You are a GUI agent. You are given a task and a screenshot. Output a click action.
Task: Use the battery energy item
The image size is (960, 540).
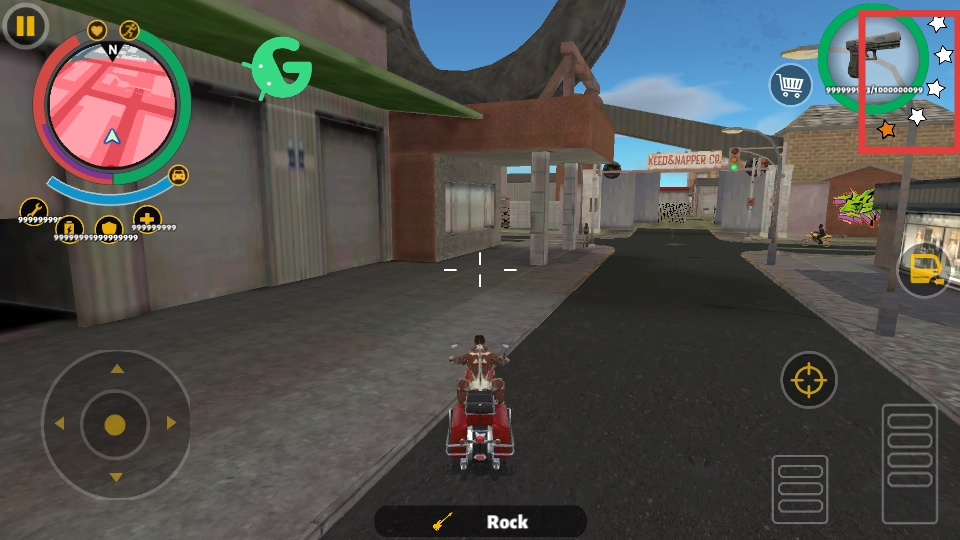coord(70,228)
